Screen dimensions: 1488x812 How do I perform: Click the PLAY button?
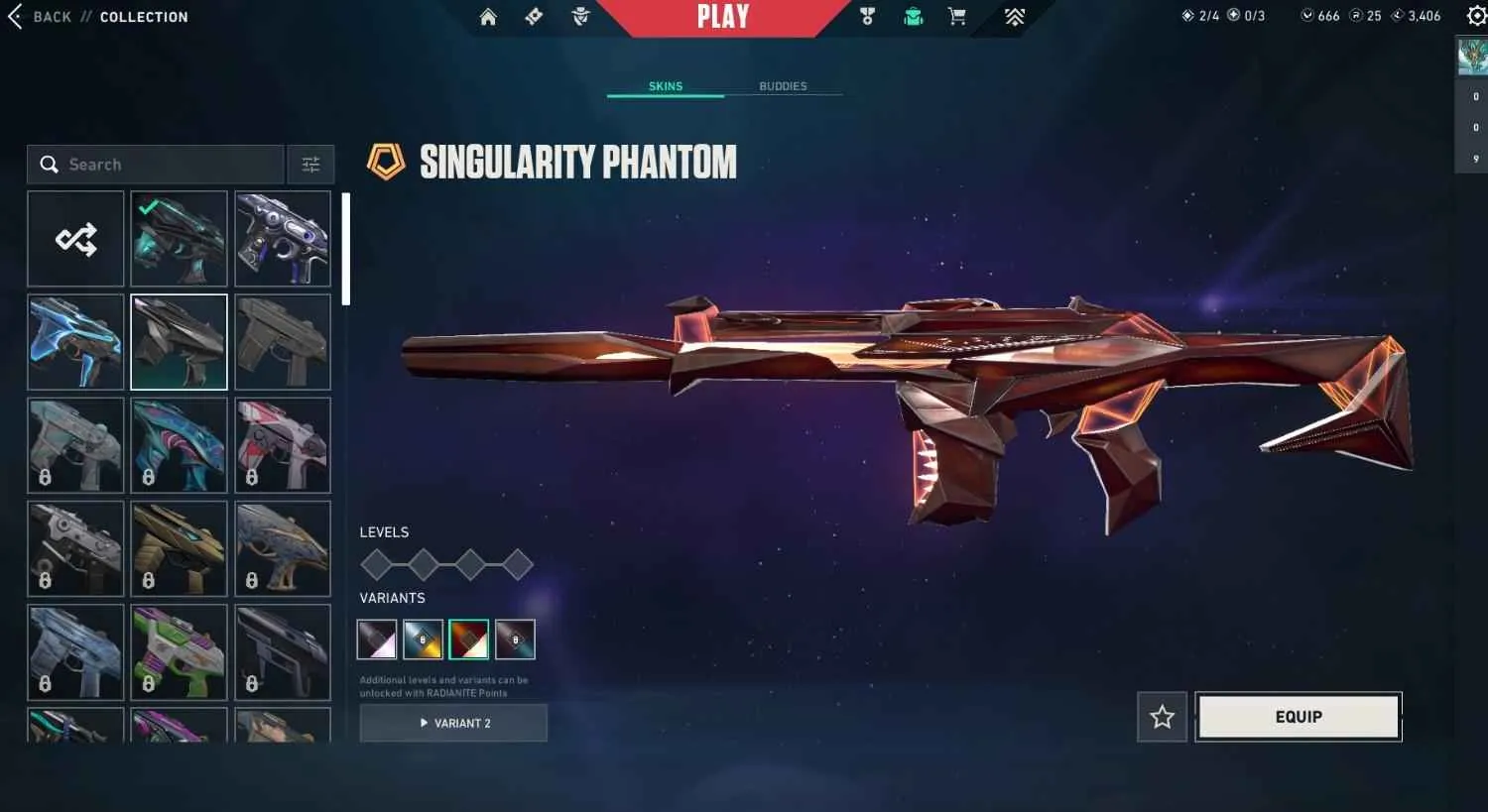(723, 15)
